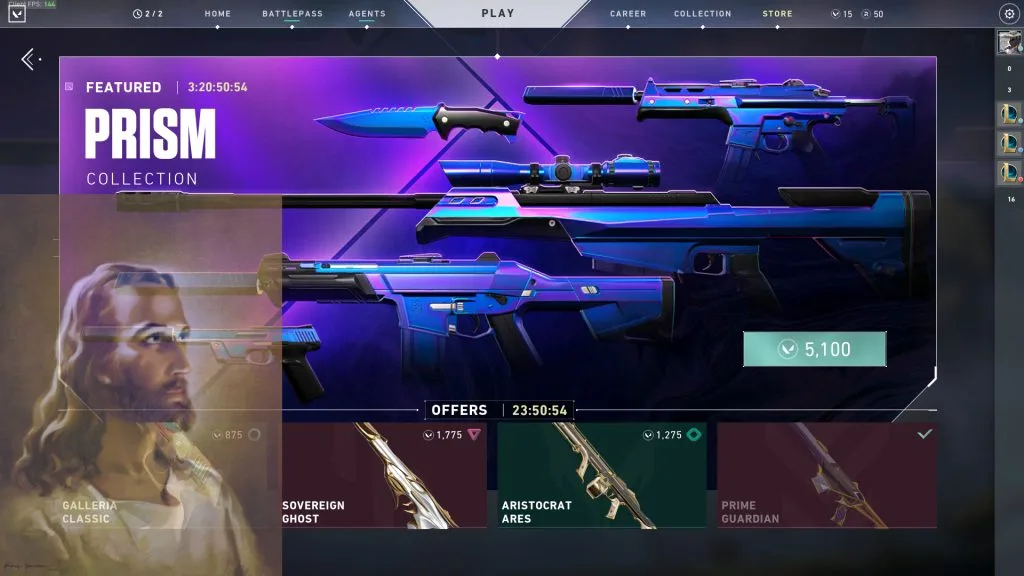Open the party size 2/2 indicator
This screenshot has width=1024, height=576.
coord(146,14)
